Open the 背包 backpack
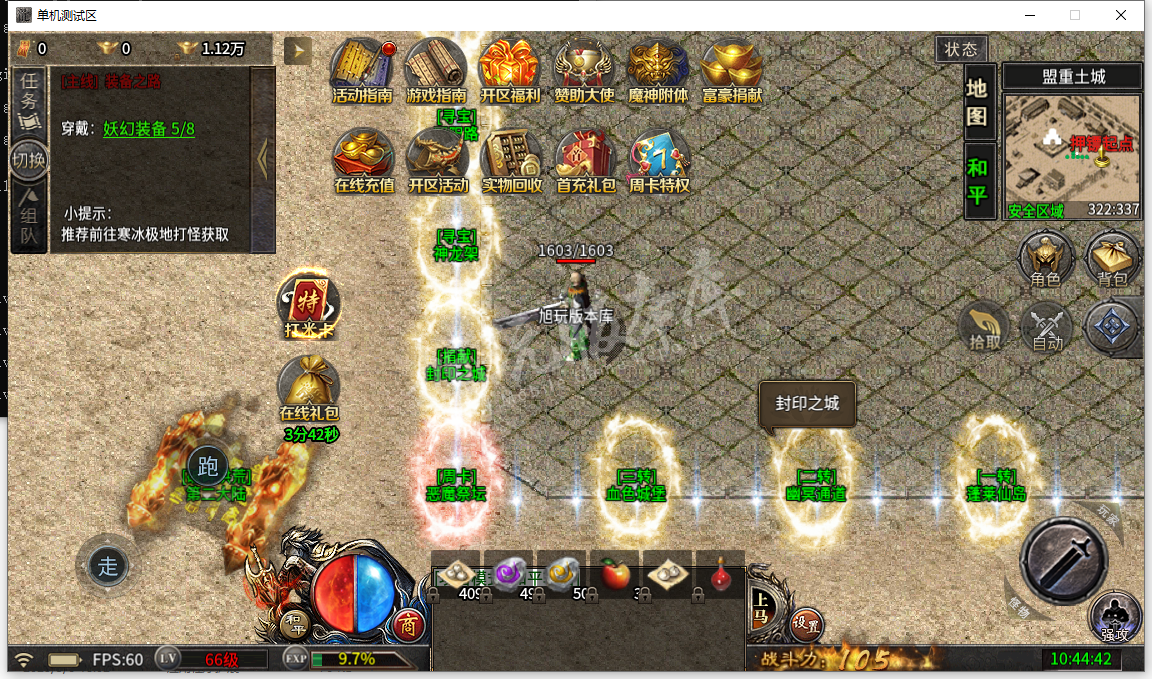This screenshot has height=679, width=1152. pyautogui.click(x=1112, y=260)
